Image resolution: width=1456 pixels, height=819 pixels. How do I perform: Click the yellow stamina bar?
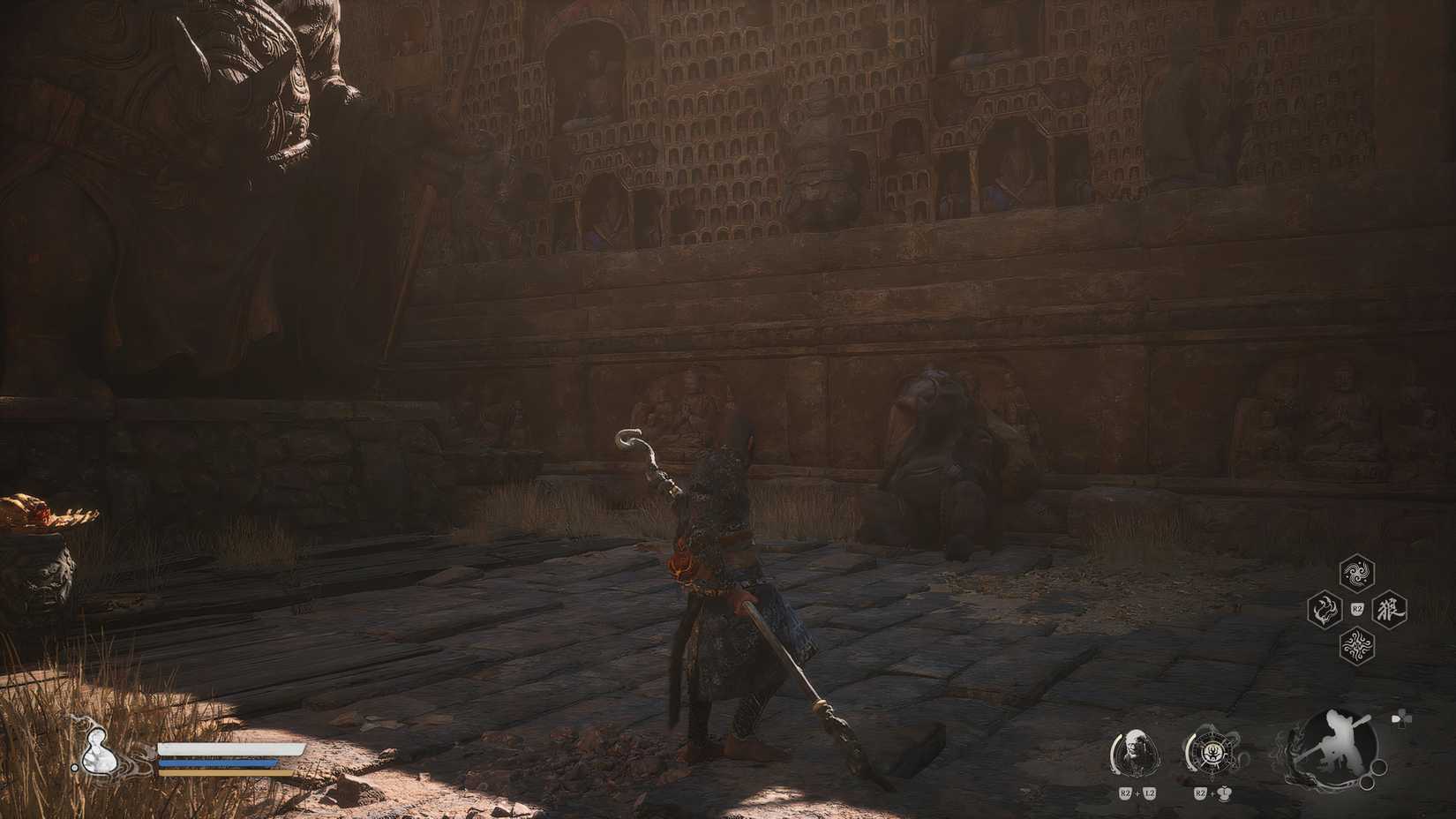[x=216, y=773]
